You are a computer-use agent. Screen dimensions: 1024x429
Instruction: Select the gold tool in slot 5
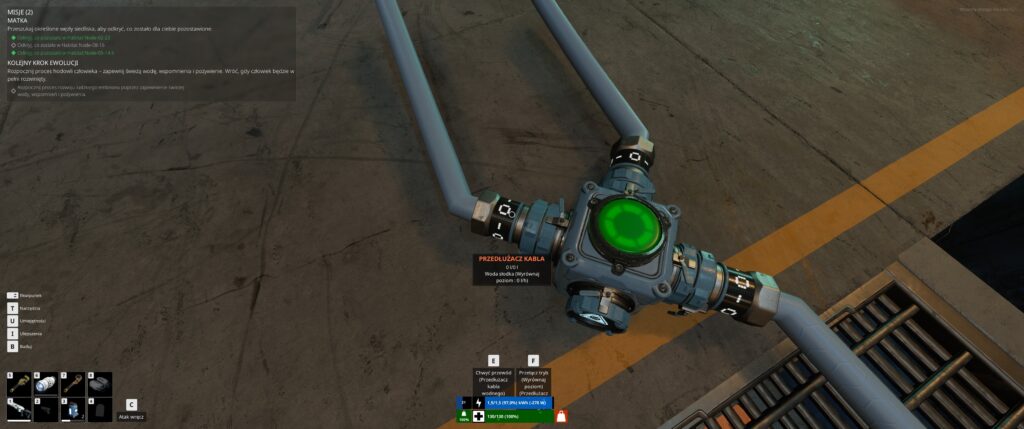tap(19, 384)
